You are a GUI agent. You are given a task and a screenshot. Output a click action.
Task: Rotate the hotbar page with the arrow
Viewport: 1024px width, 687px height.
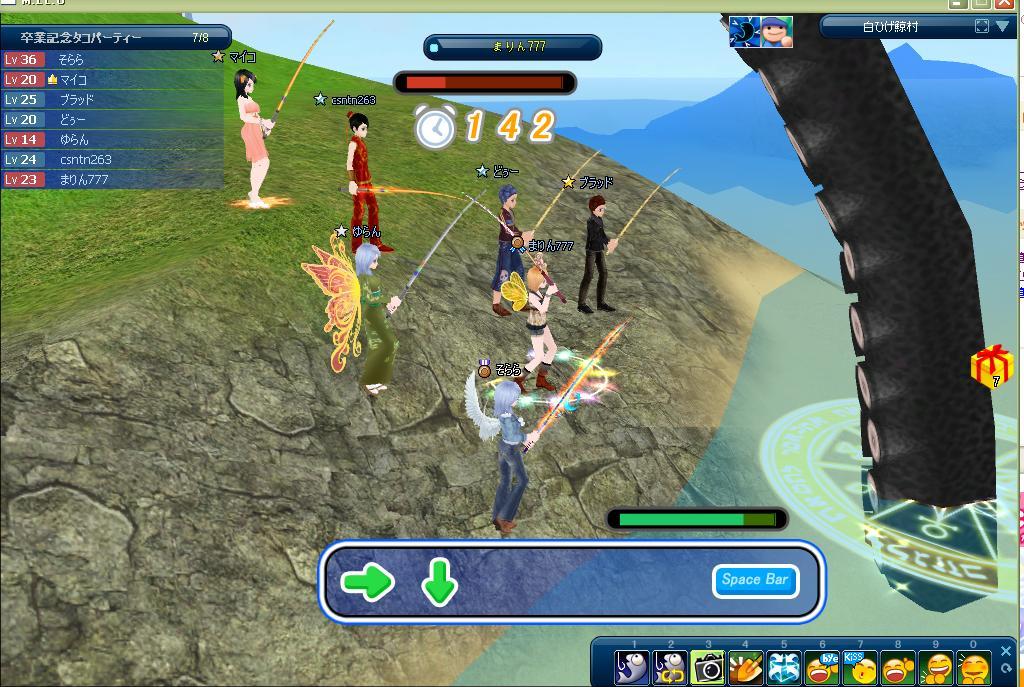tap(1006, 669)
